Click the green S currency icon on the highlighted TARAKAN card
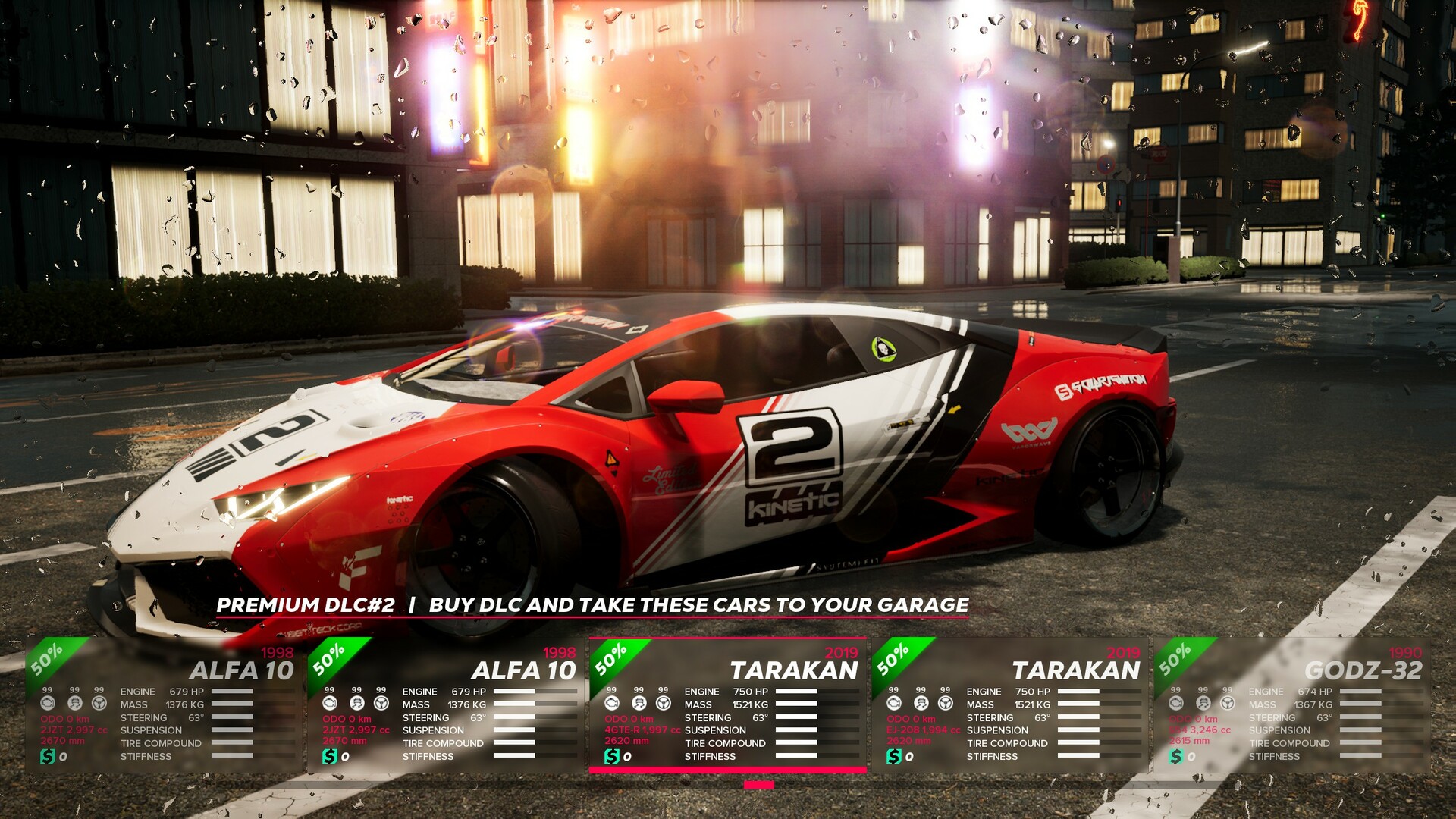Screen dimensions: 1456x819 (x=612, y=756)
